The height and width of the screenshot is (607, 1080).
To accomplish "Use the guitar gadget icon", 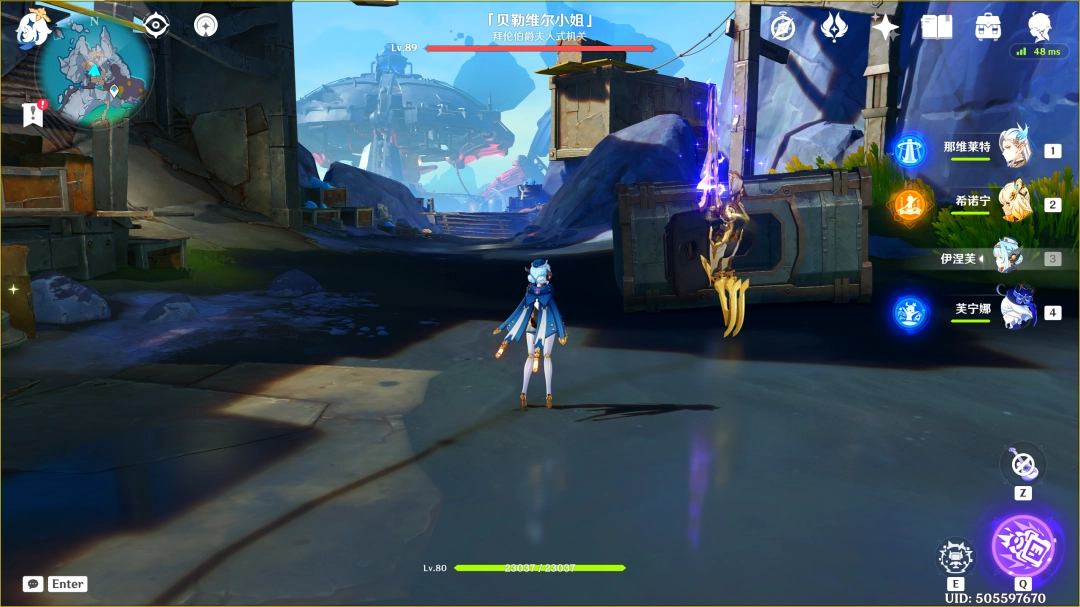I will 1023,464.
